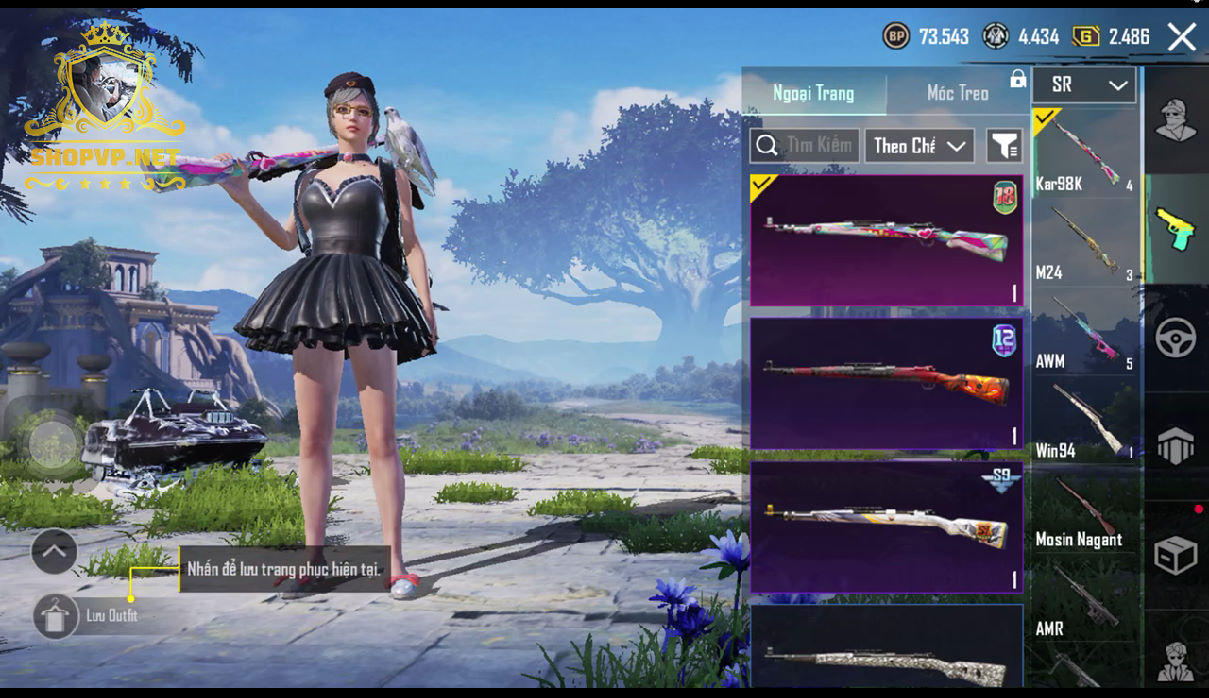
Task: Open the vehicle skins steering wheel category
Action: 1176,338
